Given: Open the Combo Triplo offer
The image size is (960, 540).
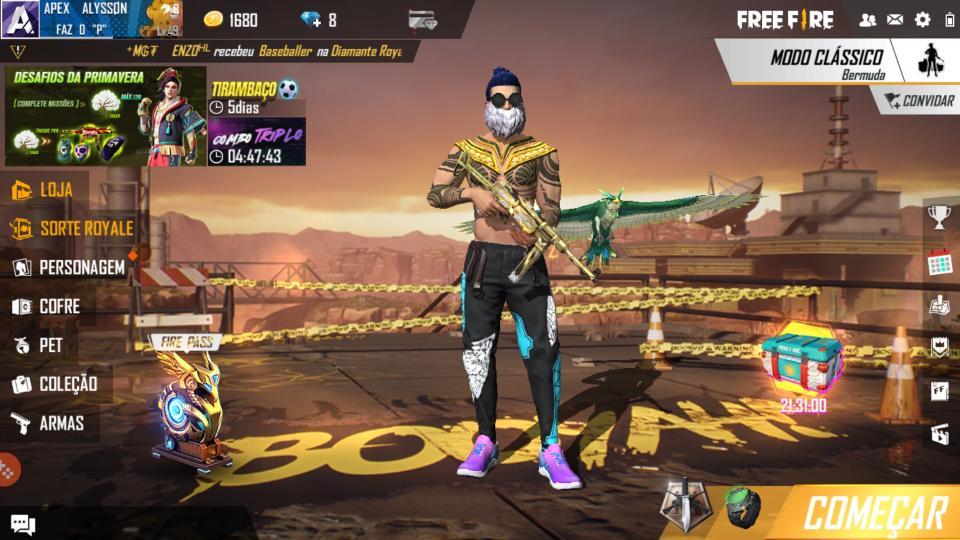Looking at the screenshot, I should [x=256, y=142].
